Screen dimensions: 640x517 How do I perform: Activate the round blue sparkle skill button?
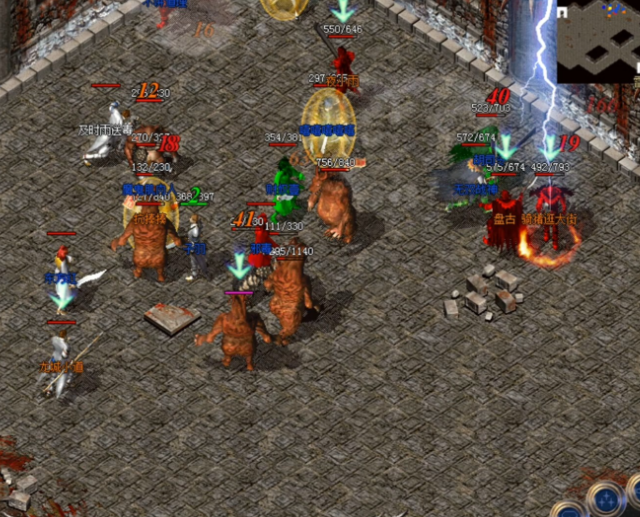pos(605,497)
